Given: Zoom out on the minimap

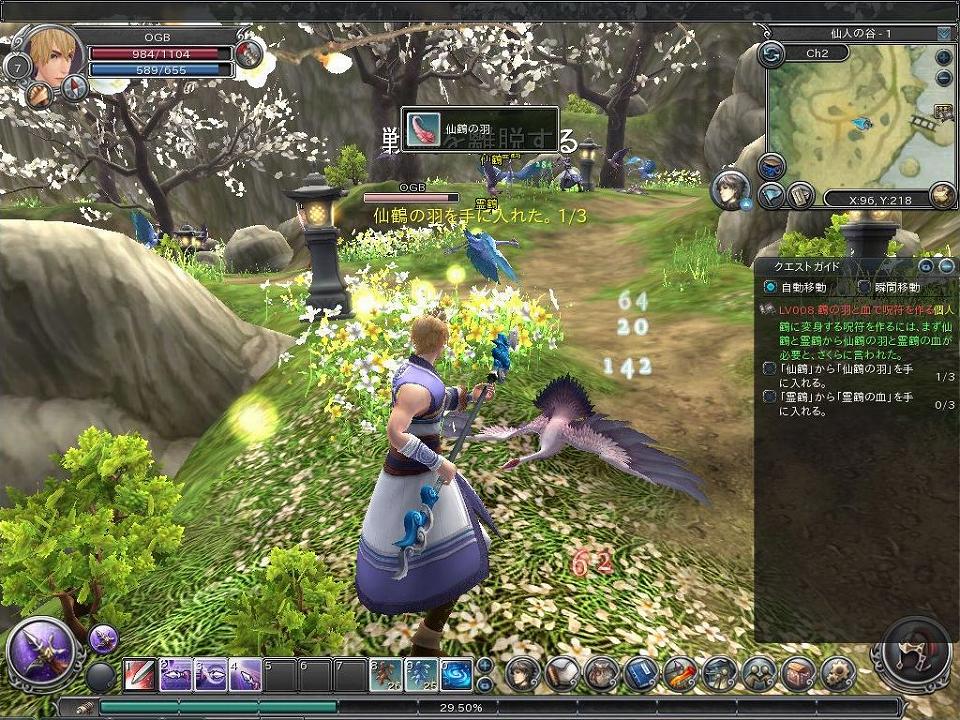Looking at the screenshot, I should point(944,77).
